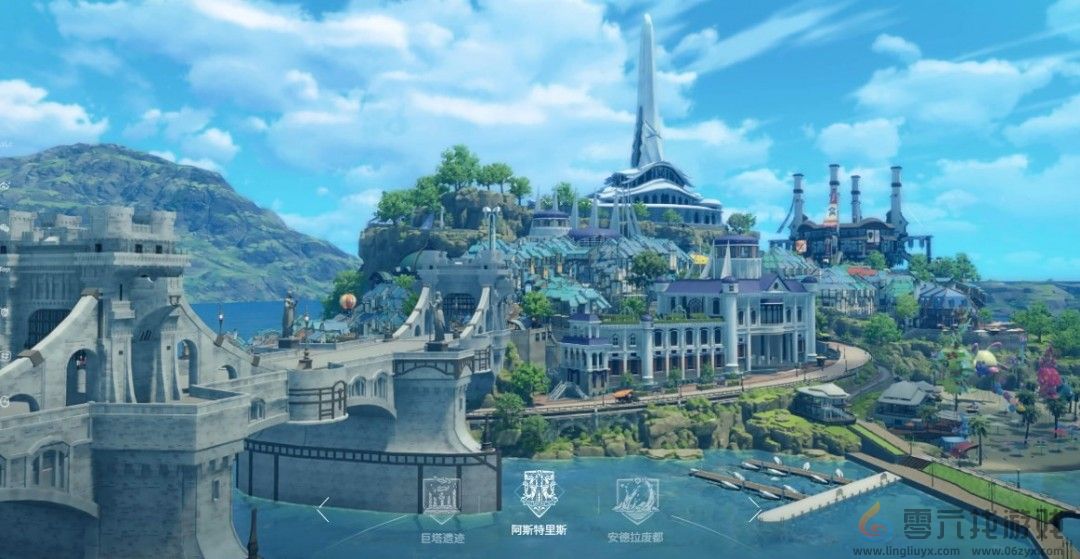1080x559 pixels.
Task: Click the left arrow of the location selector
Action: point(322,510)
